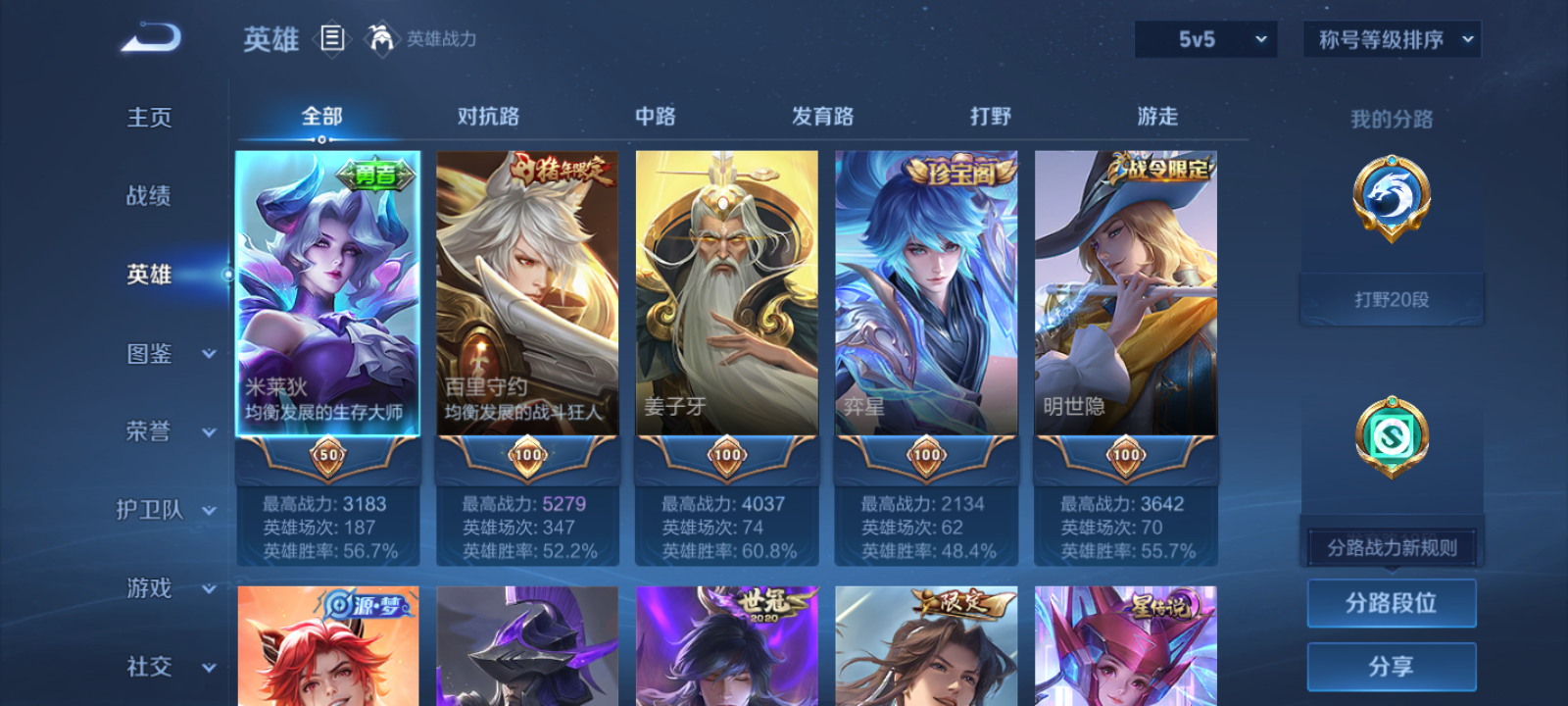Screen dimensions: 1568x706
Task: Click the 英雄战力 helmet icon
Action: click(382, 40)
